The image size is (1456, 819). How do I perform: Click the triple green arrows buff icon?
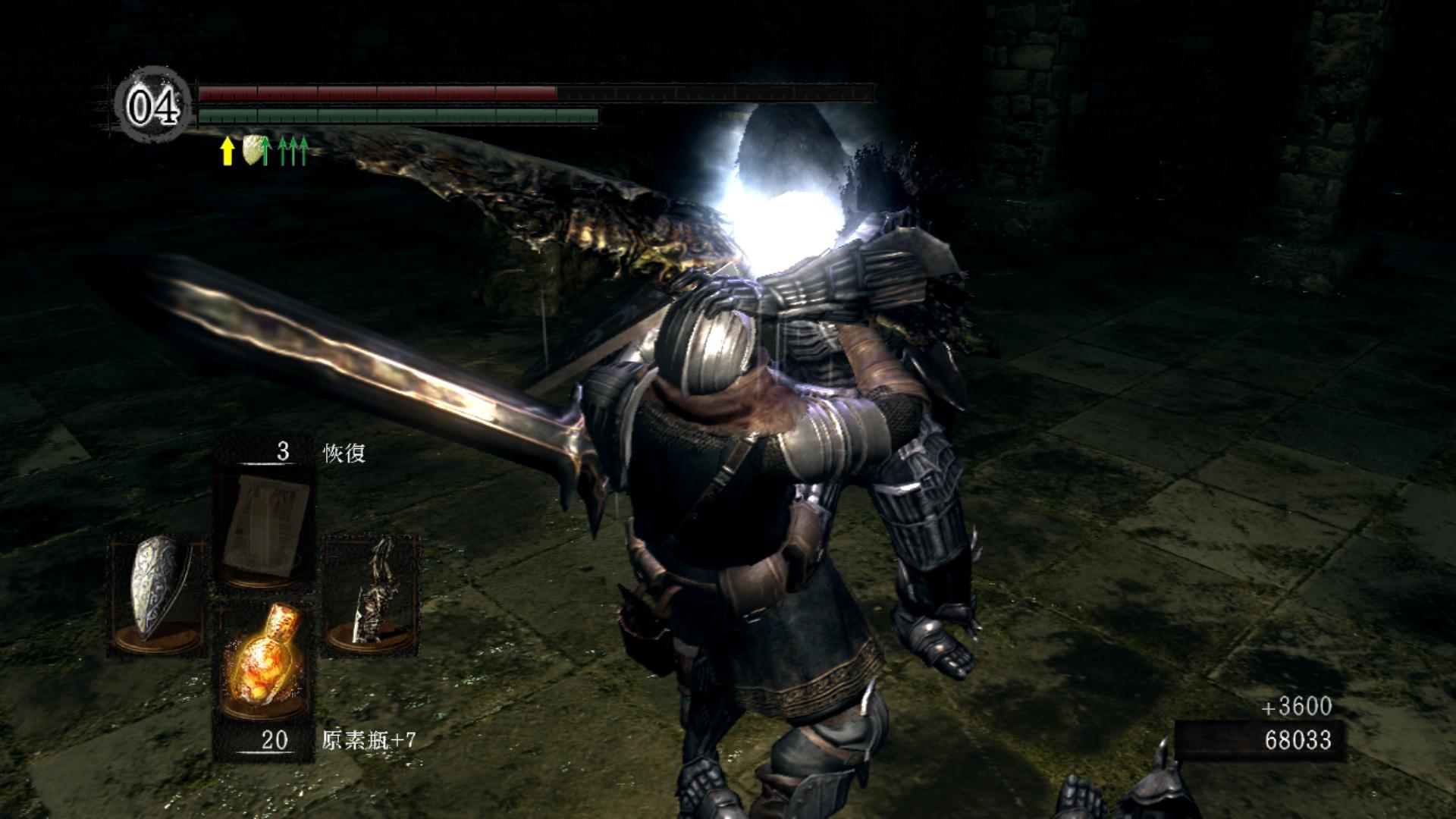(293, 151)
